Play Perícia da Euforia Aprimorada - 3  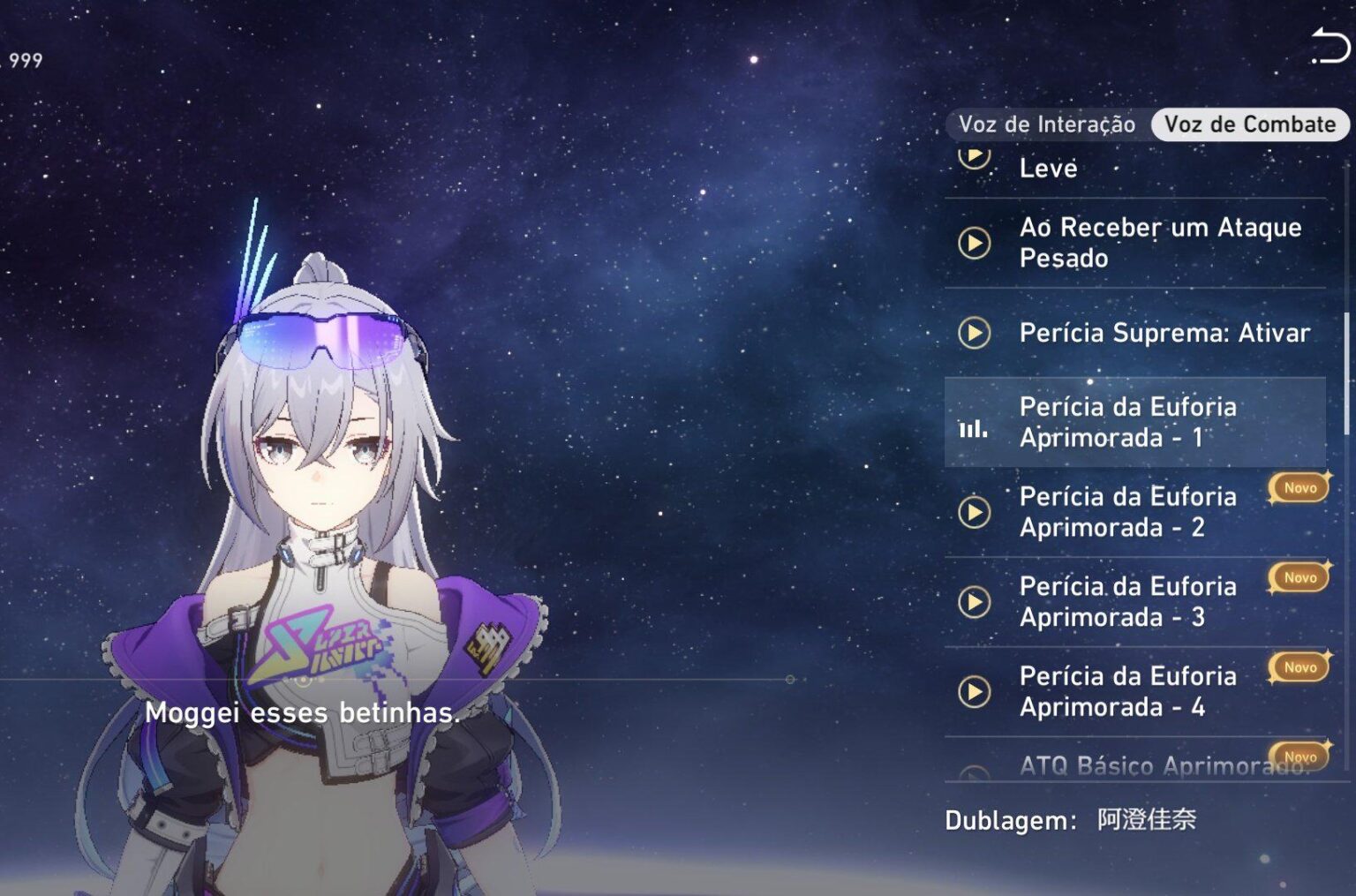click(x=975, y=602)
